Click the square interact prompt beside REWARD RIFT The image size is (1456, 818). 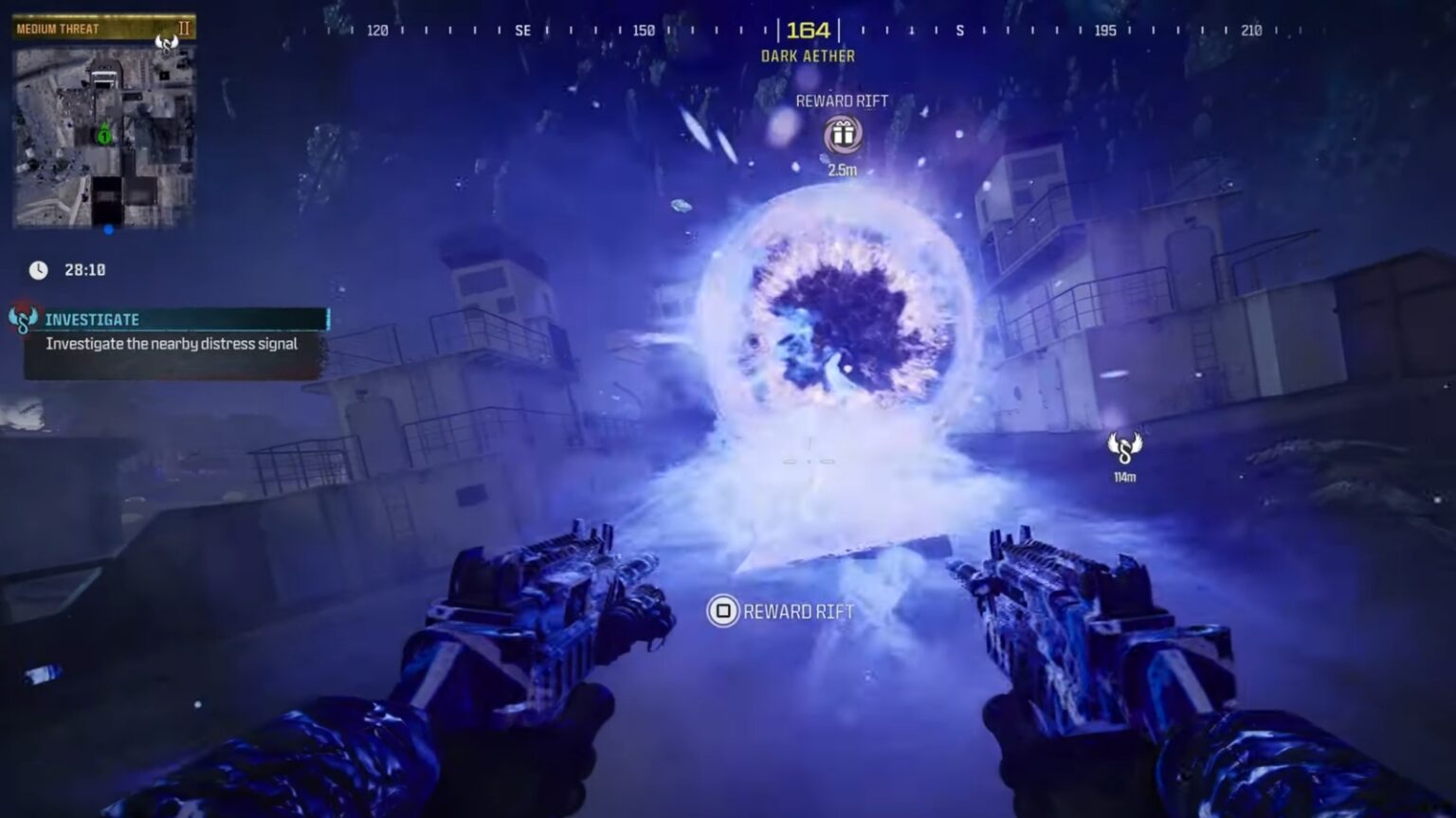(x=723, y=612)
